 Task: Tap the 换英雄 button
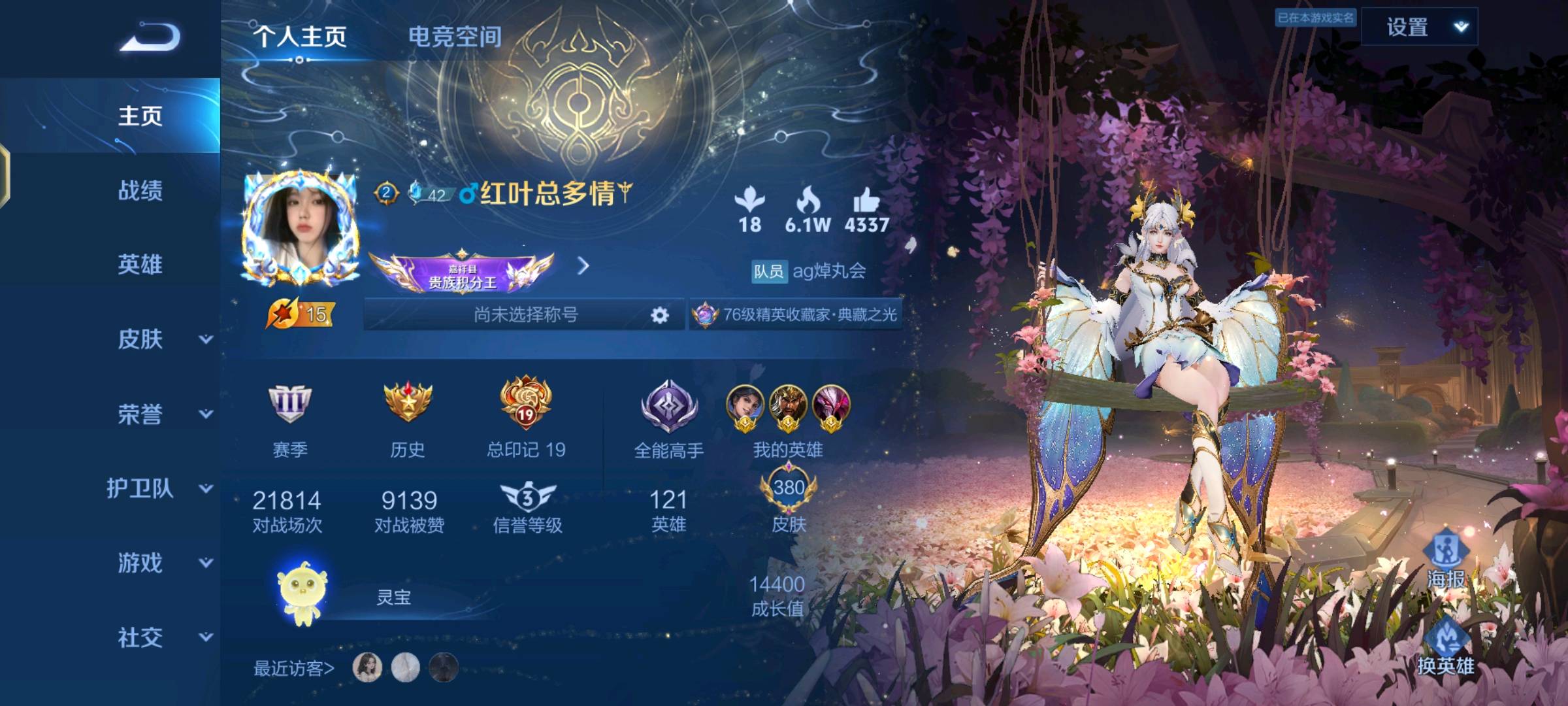1446,648
